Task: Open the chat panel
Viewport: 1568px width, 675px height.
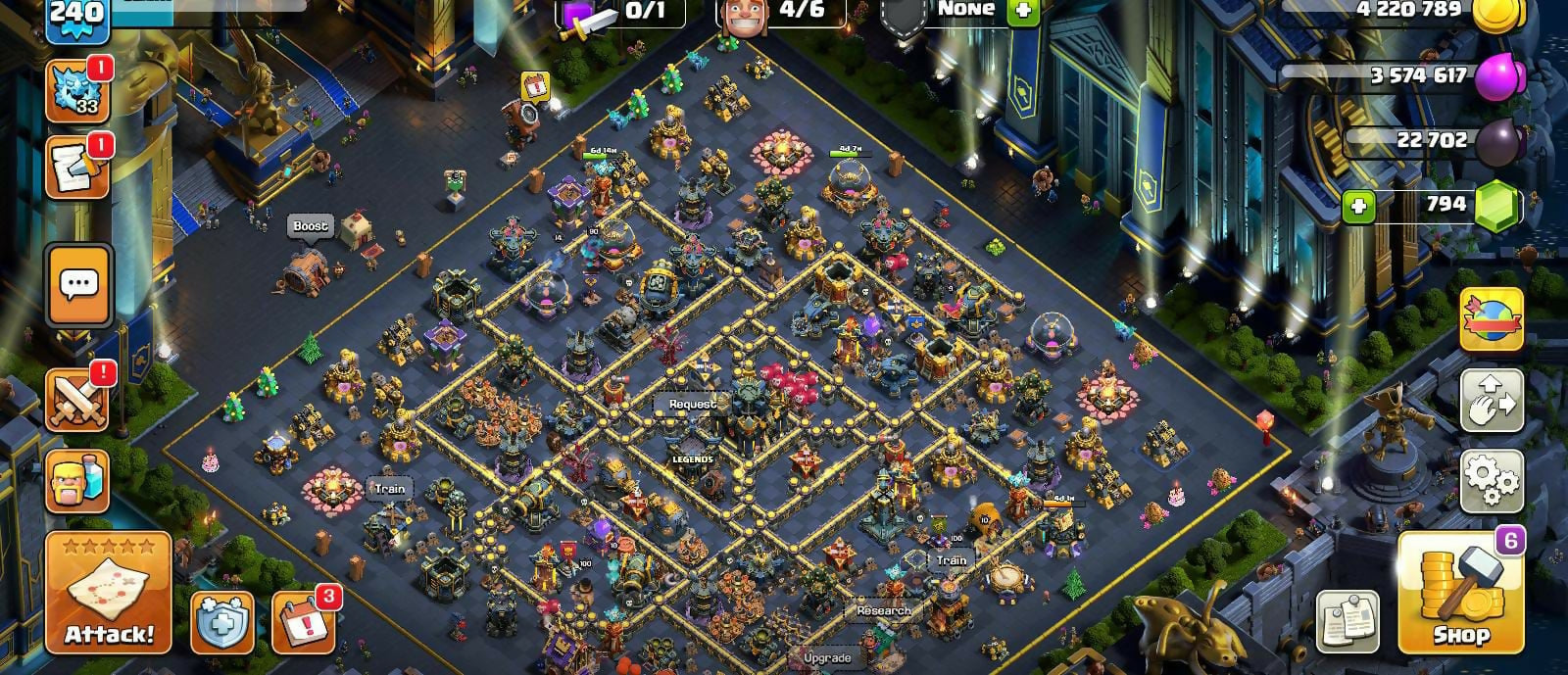Action: pyautogui.click(x=78, y=285)
